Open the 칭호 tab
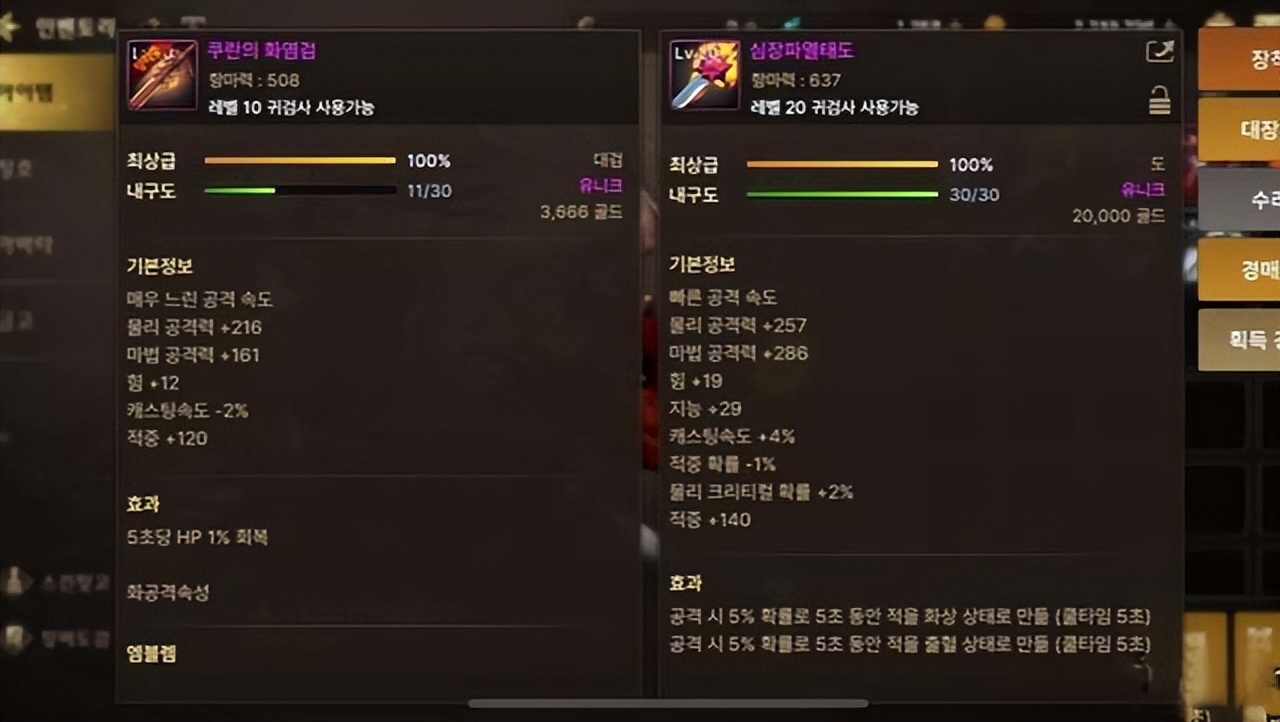1280x722 pixels. pos(25,168)
